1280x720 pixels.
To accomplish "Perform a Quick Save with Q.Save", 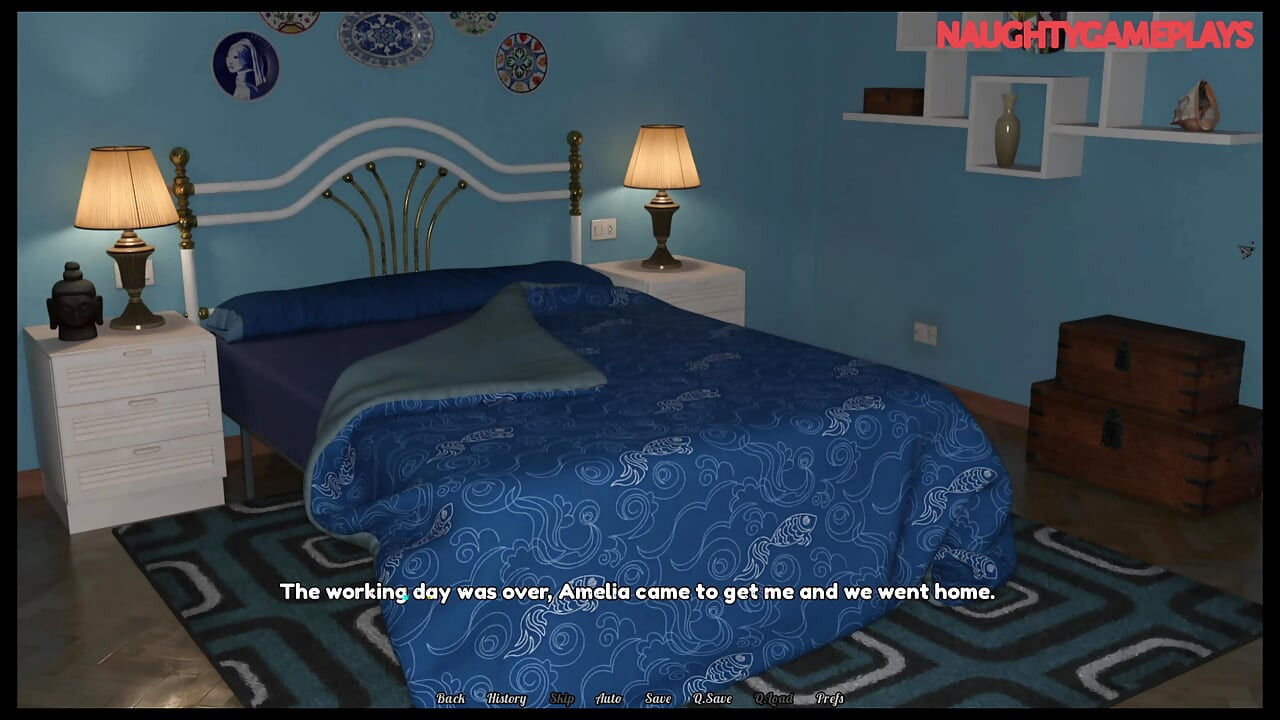I will click(x=711, y=699).
